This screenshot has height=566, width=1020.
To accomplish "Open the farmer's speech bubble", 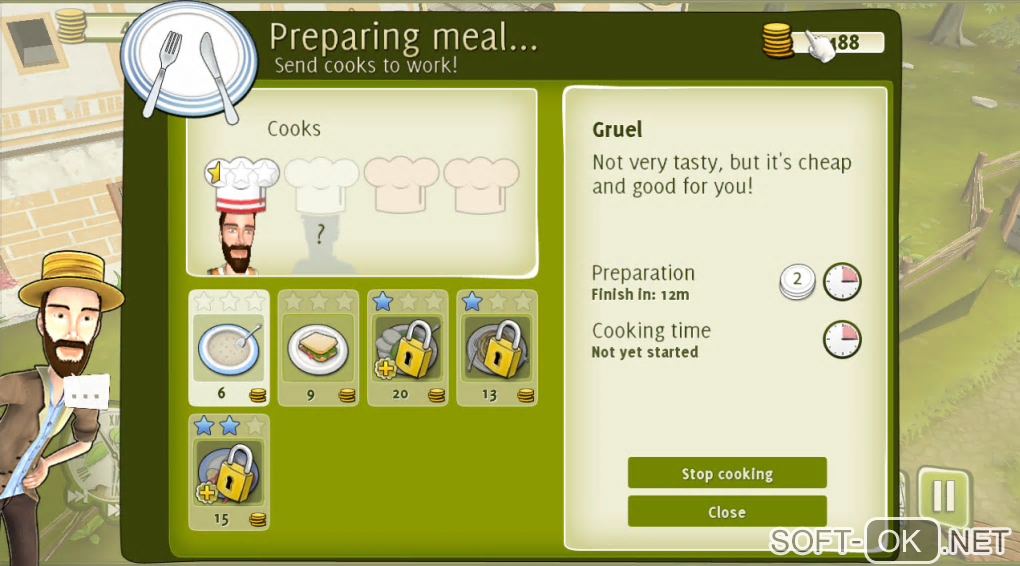I will point(87,393).
